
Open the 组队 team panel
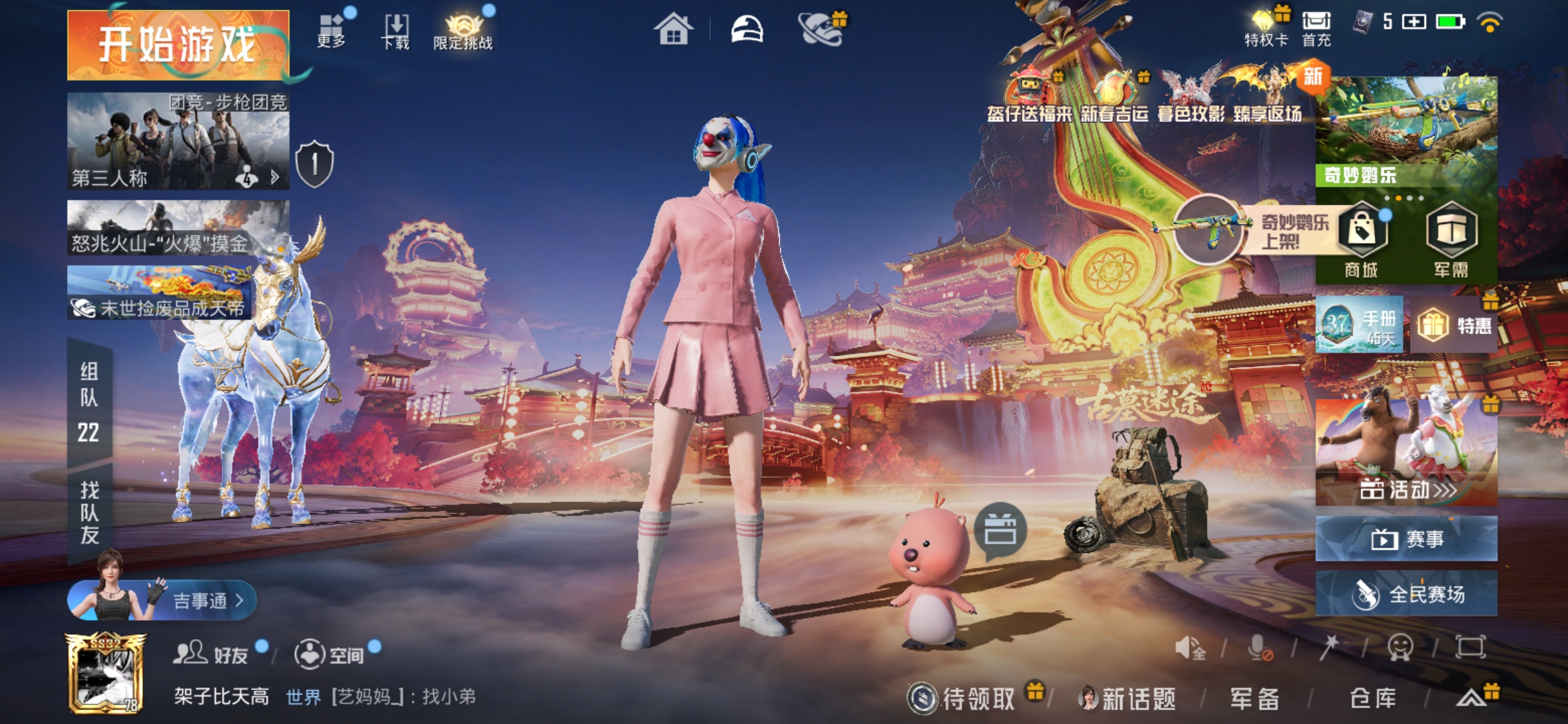(x=89, y=402)
